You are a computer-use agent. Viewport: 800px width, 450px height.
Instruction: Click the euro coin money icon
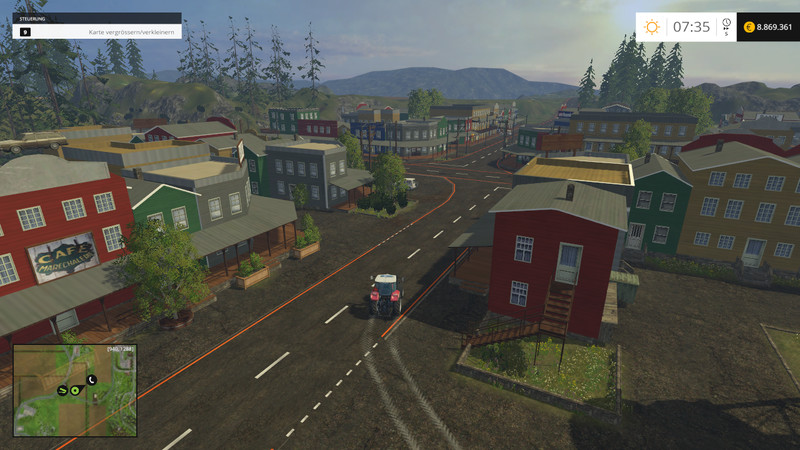[748, 27]
